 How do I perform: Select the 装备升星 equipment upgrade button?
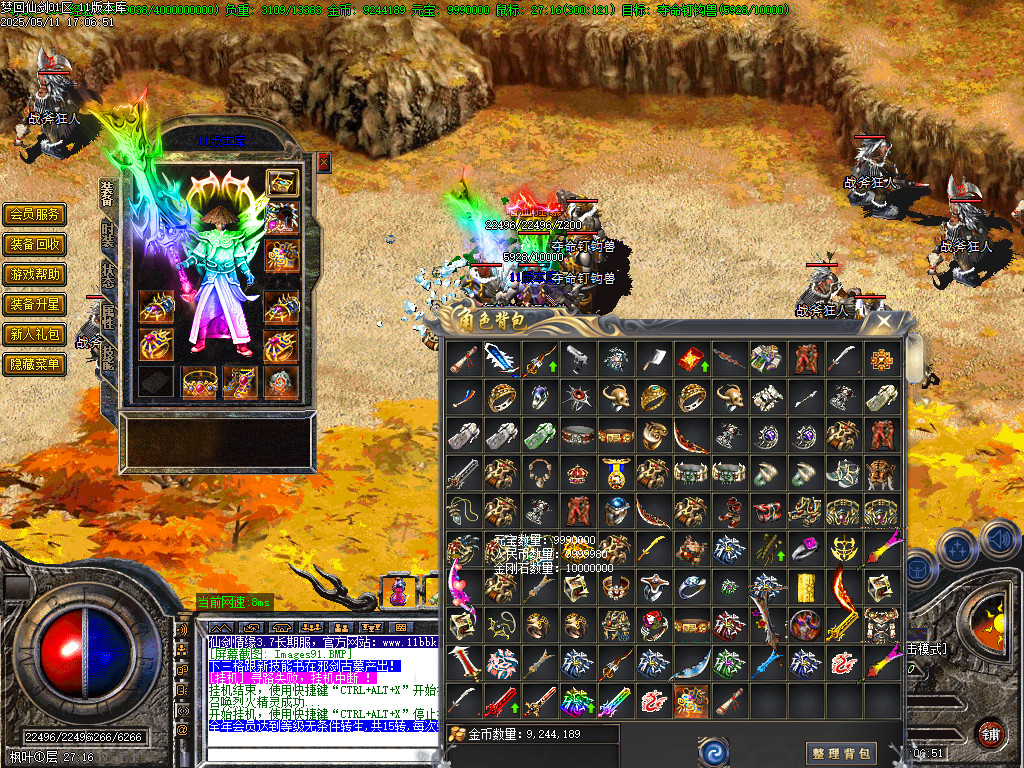[35, 304]
